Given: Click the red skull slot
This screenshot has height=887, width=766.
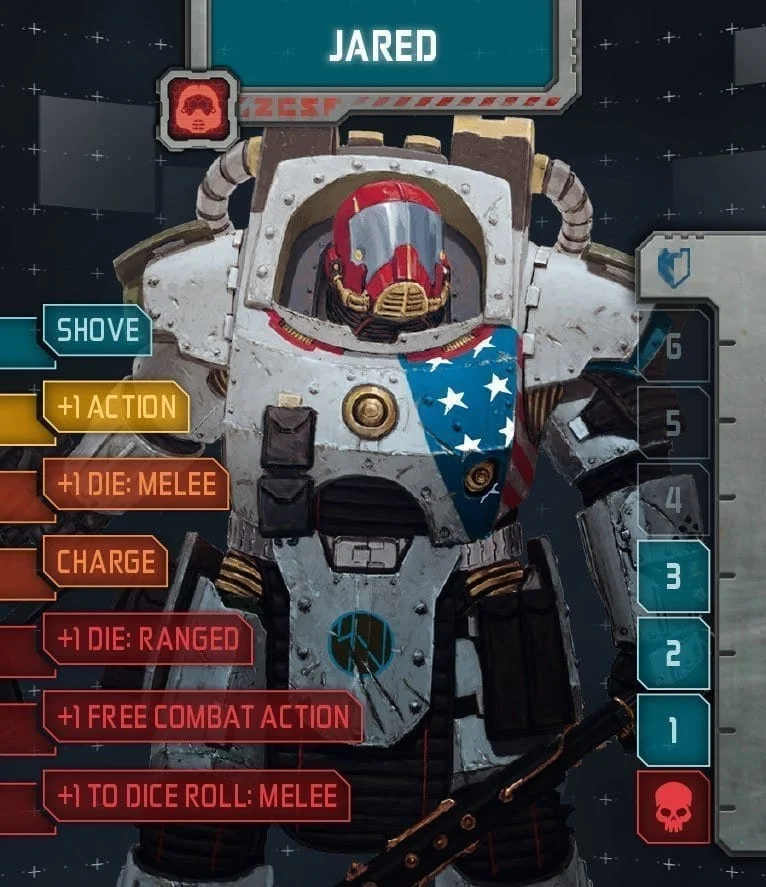Looking at the screenshot, I should pos(673,807).
